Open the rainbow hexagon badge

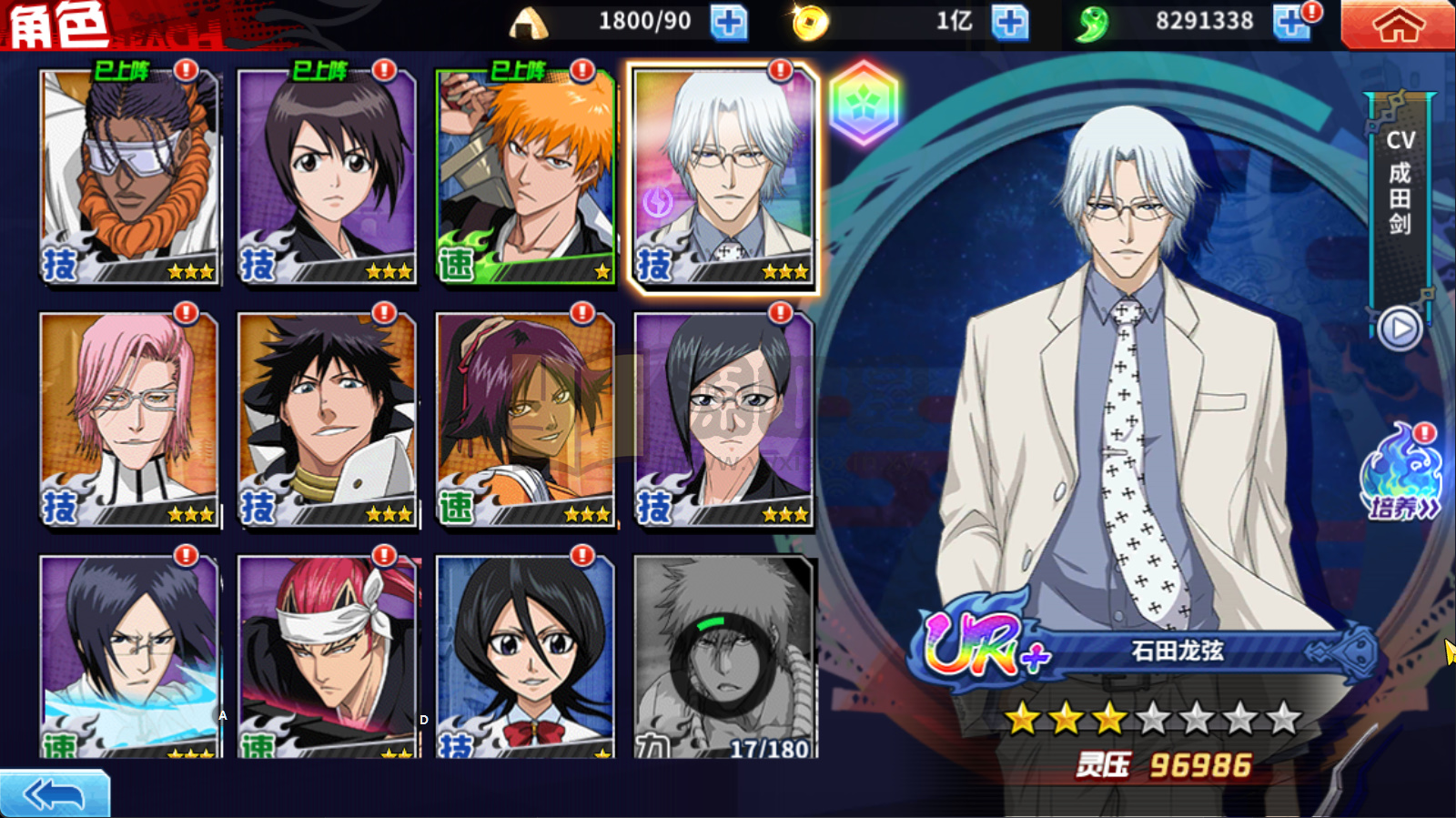(x=864, y=104)
